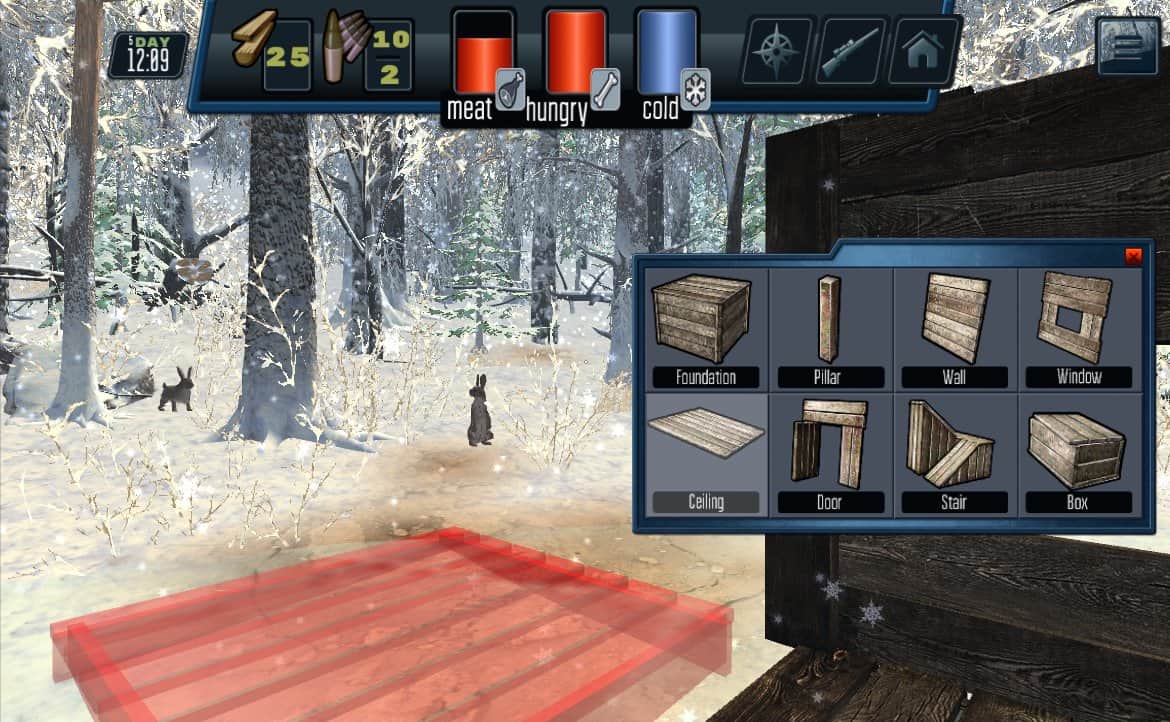Open the compass map button

click(776, 50)
